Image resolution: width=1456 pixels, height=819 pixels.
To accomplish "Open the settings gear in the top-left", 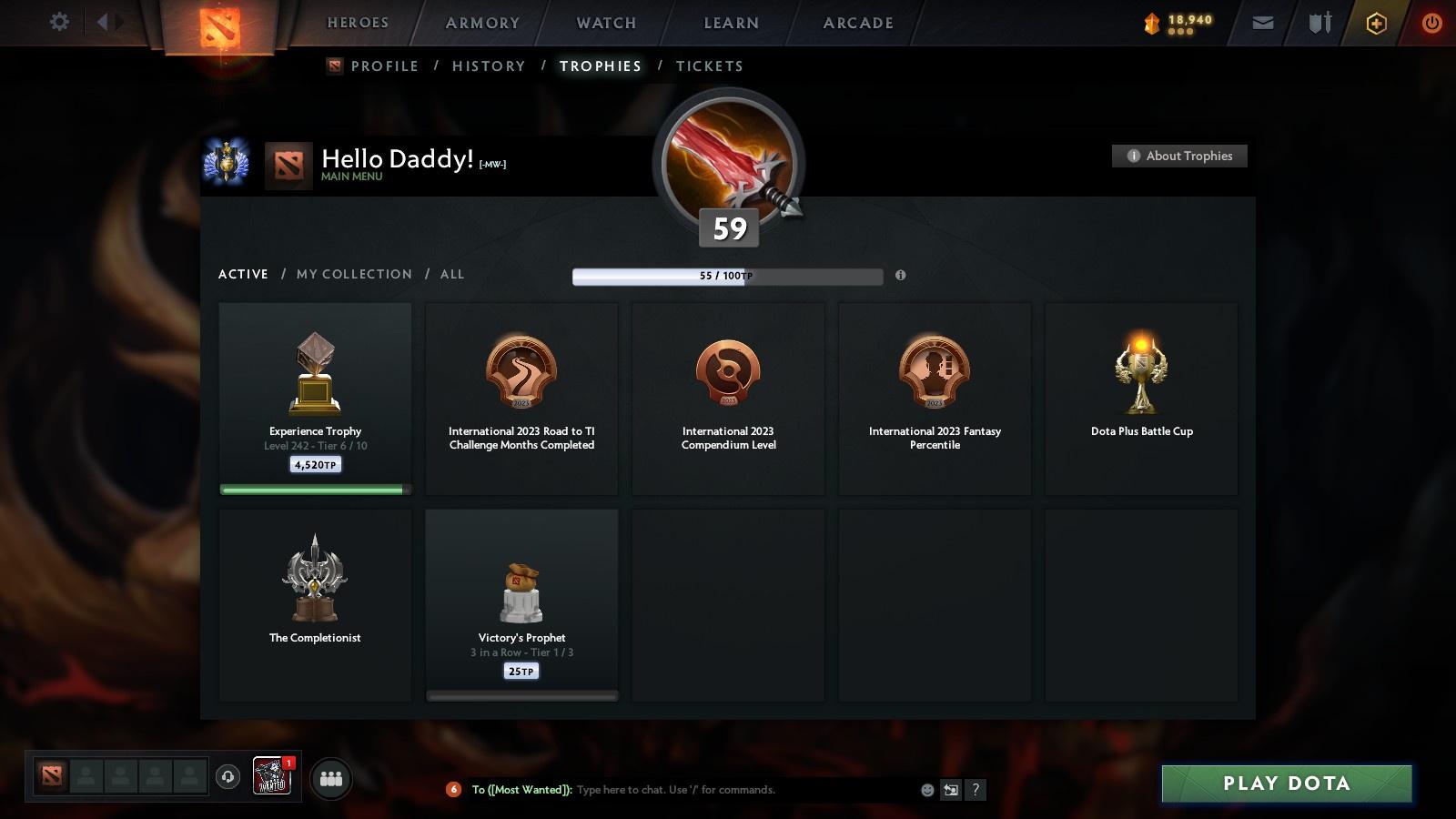I will click(x=58, y=22).
